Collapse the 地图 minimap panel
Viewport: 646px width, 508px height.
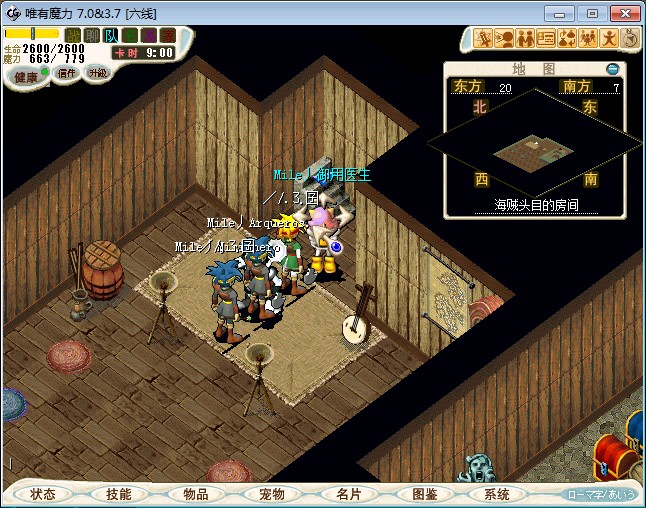click(x=613, y=69)
